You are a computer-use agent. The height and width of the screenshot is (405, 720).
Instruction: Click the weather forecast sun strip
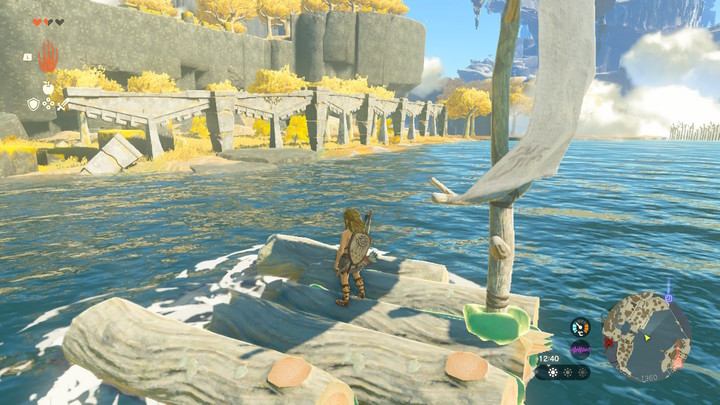[562, 372]
